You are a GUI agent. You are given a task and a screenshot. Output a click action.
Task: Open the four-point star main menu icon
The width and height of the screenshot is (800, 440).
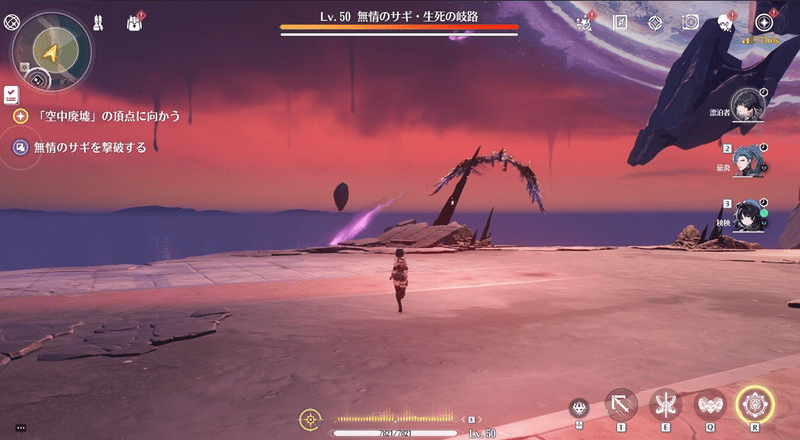tap(765, 21)
